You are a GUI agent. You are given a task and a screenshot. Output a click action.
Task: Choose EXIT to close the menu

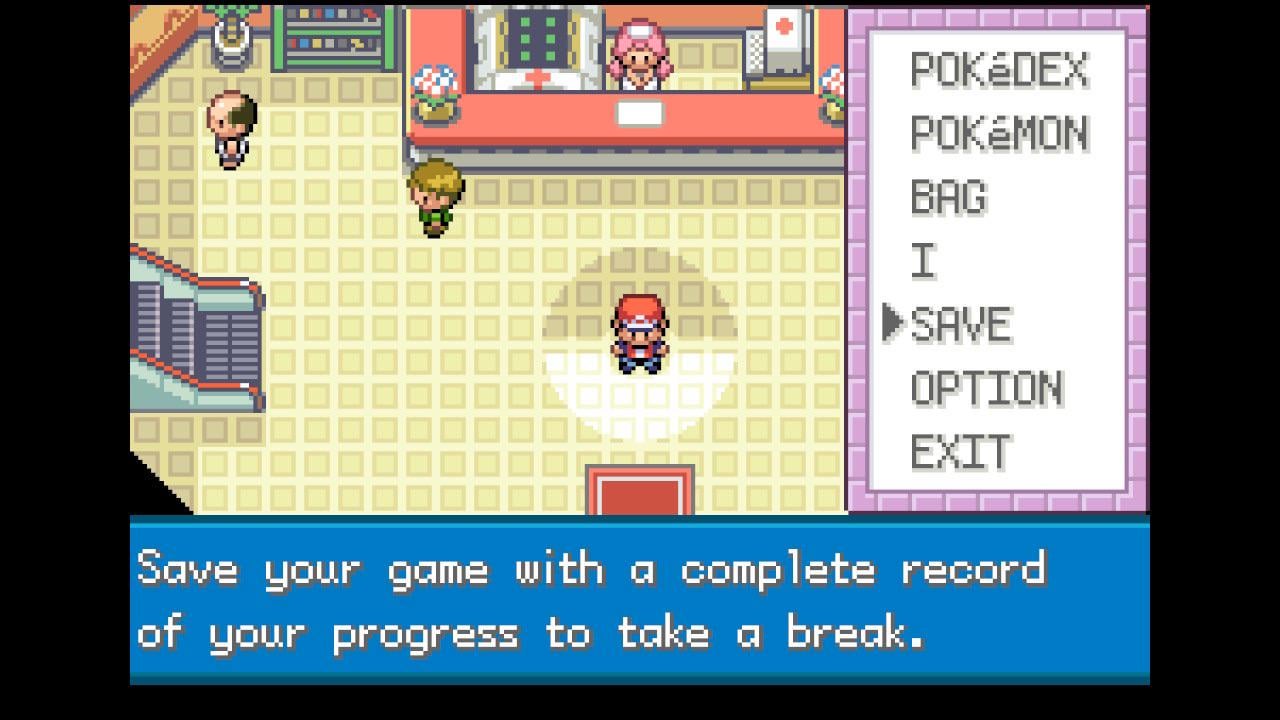click(x=960, y=452)
